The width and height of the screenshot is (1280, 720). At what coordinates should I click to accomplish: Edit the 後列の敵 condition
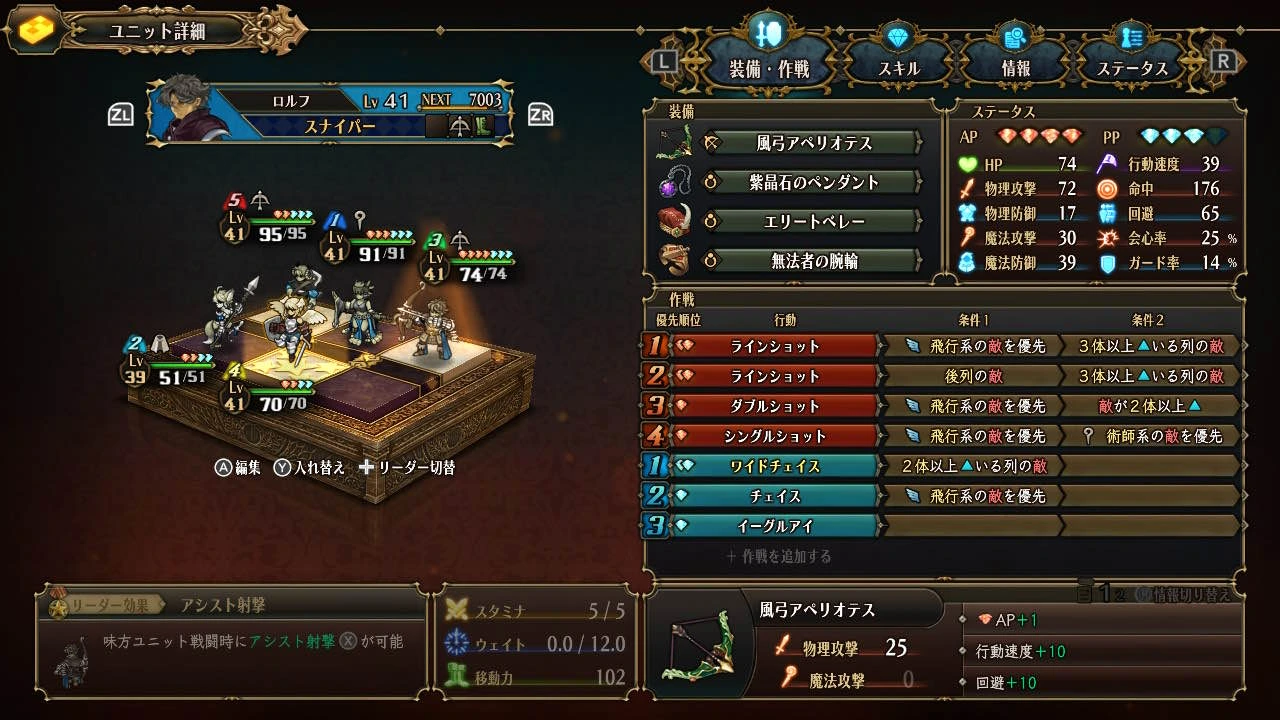tap(972, 376)
